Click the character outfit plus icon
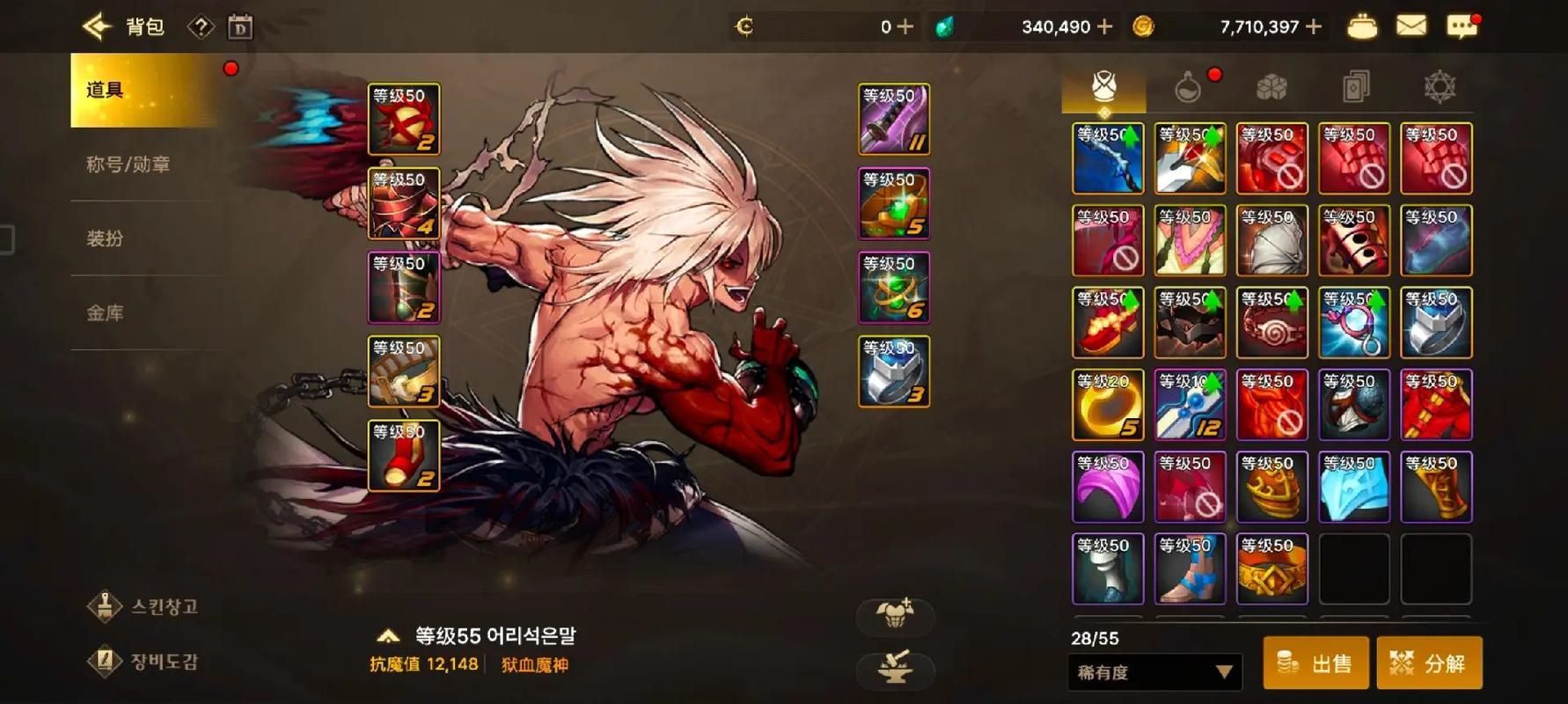This screenshot has height=704, width=1568. [x=895, y=616]
